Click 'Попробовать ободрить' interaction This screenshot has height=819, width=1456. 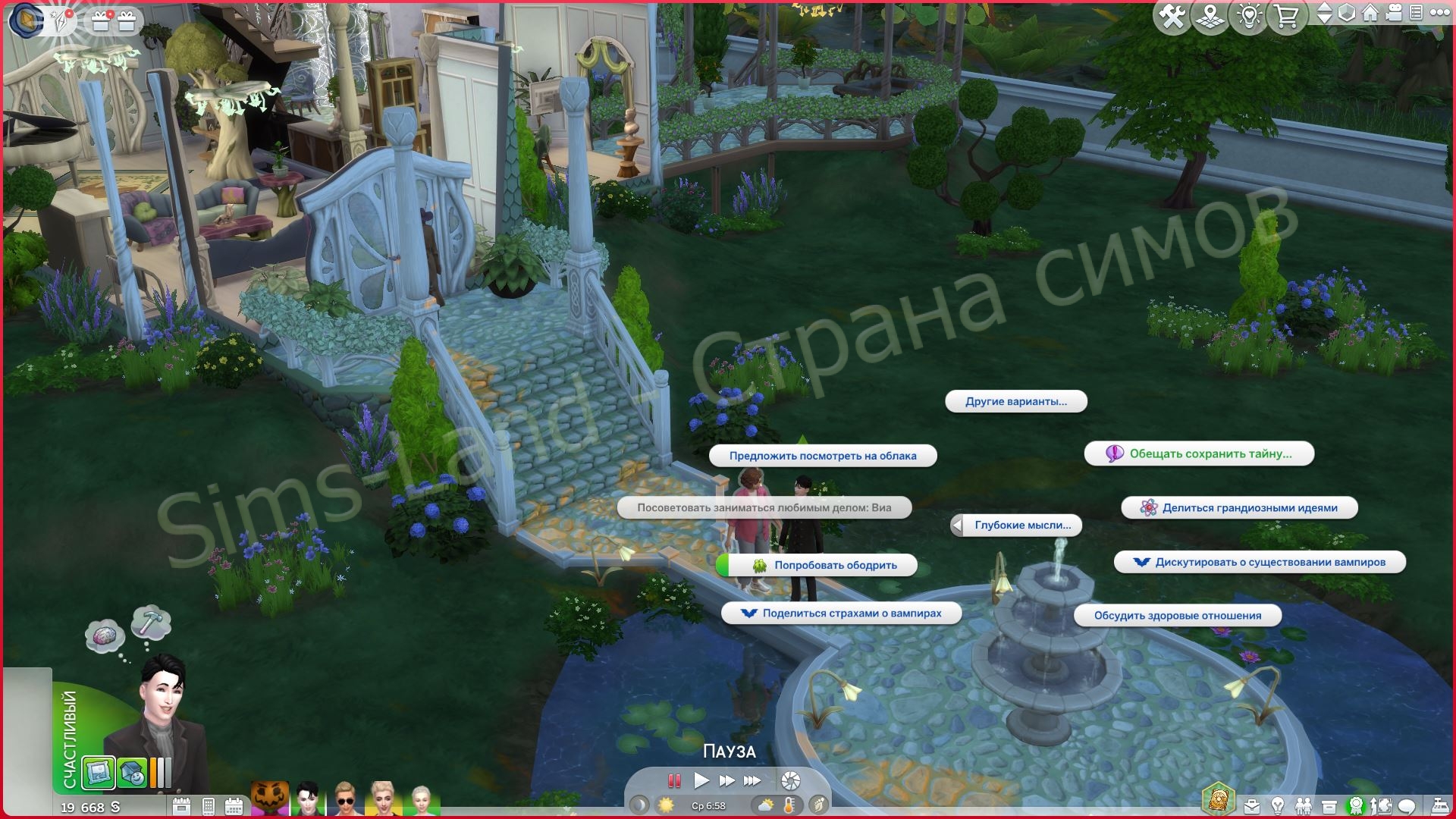tap(834, 565)
